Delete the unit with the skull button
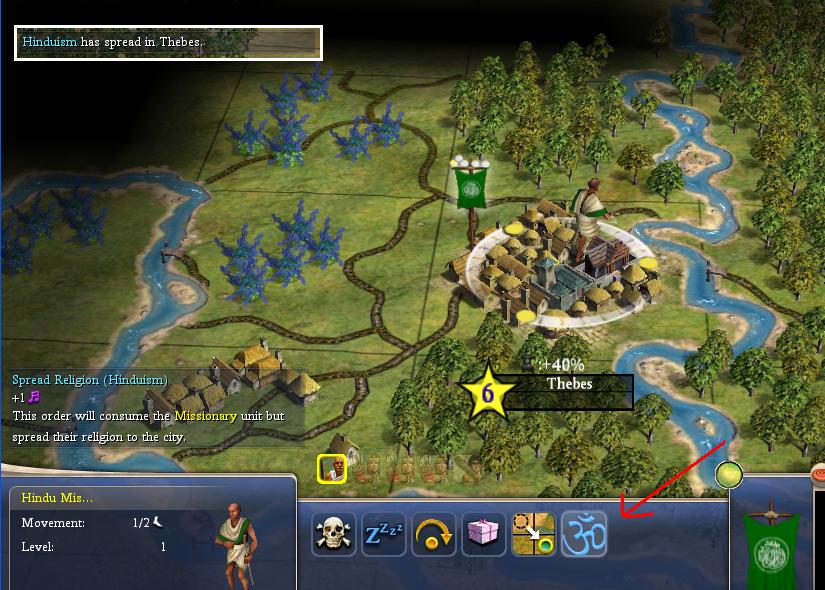Viewport: 825px width, 590px height. tap(334, 534)
